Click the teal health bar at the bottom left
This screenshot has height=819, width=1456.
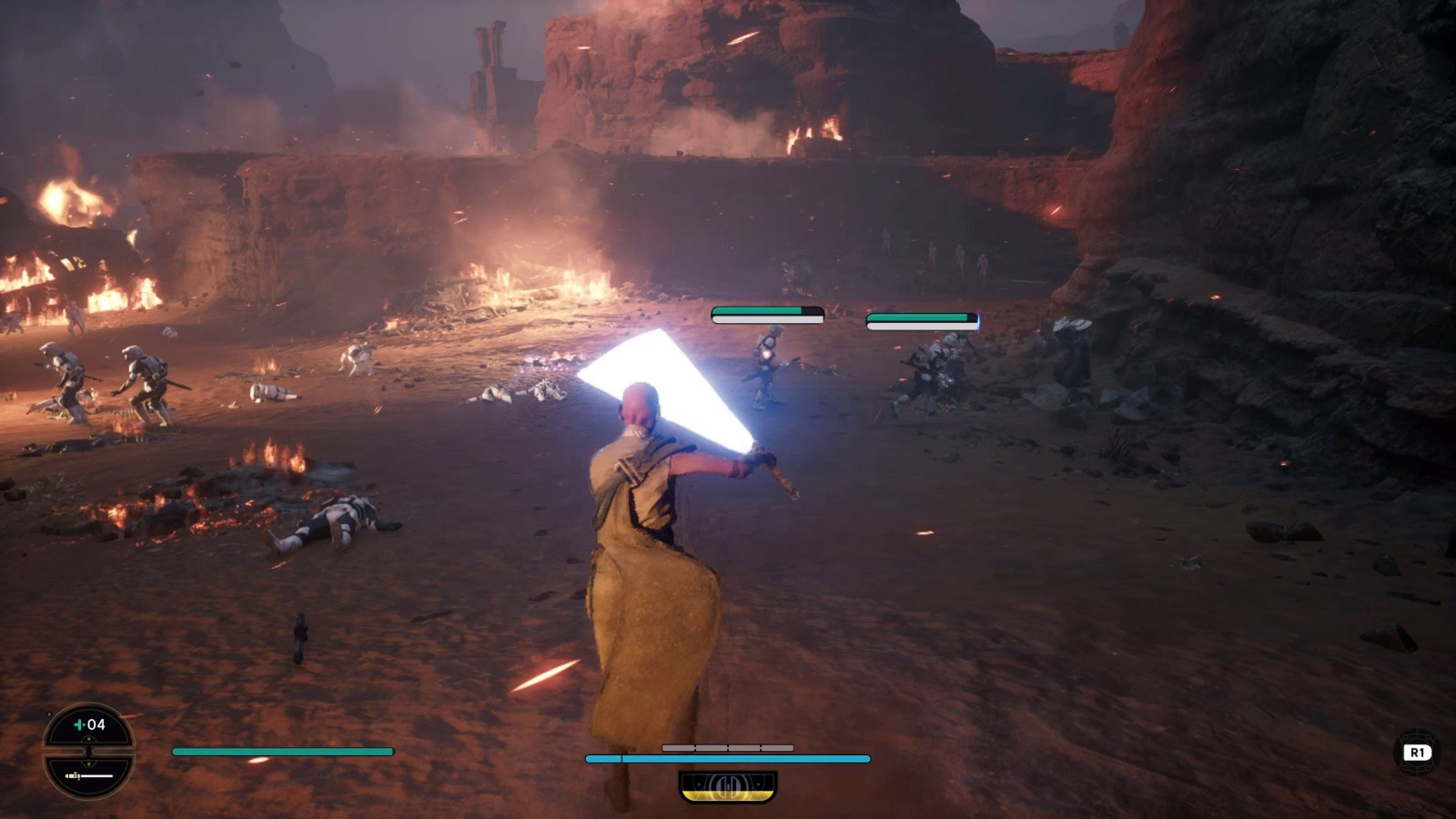click(x=282, y=751)
